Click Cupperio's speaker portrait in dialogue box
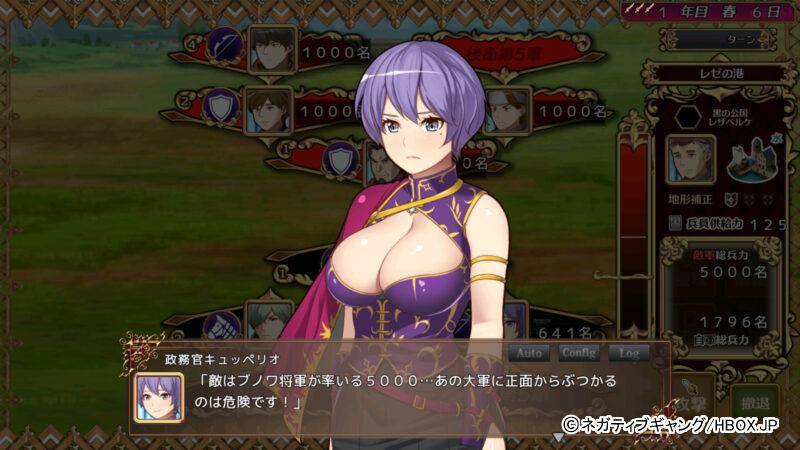The height and width of the screenshot is (450, 800). pos(160,397)
